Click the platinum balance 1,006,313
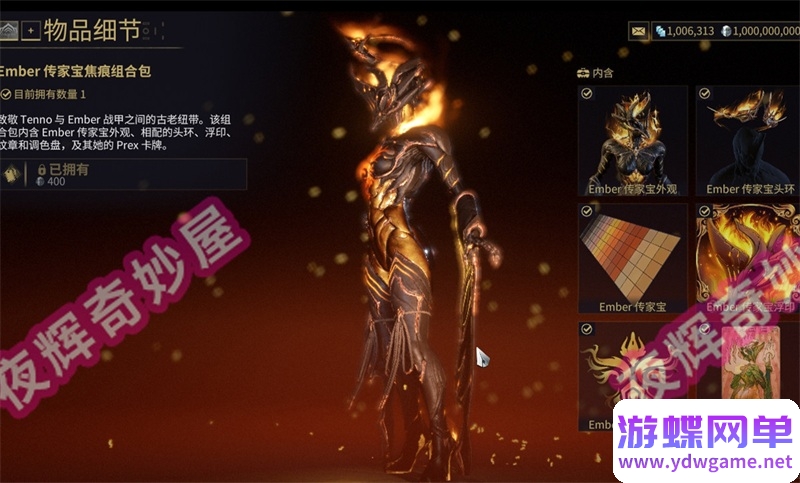Viewport: 800px width, 483px height. tap(685, 31)
